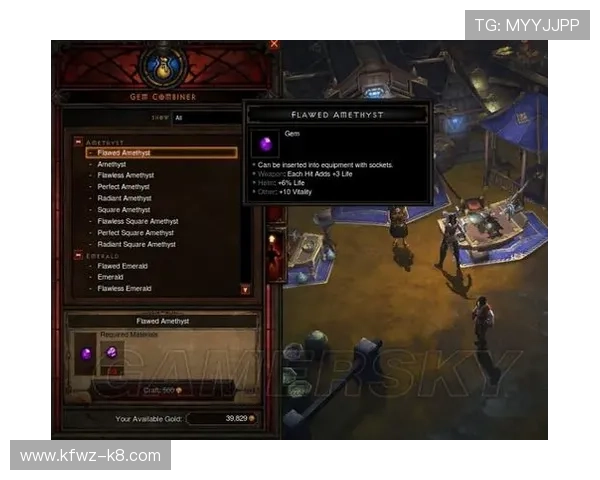
Task: Select Flawless Amethyst in the list
Action: tap(126, 175)
